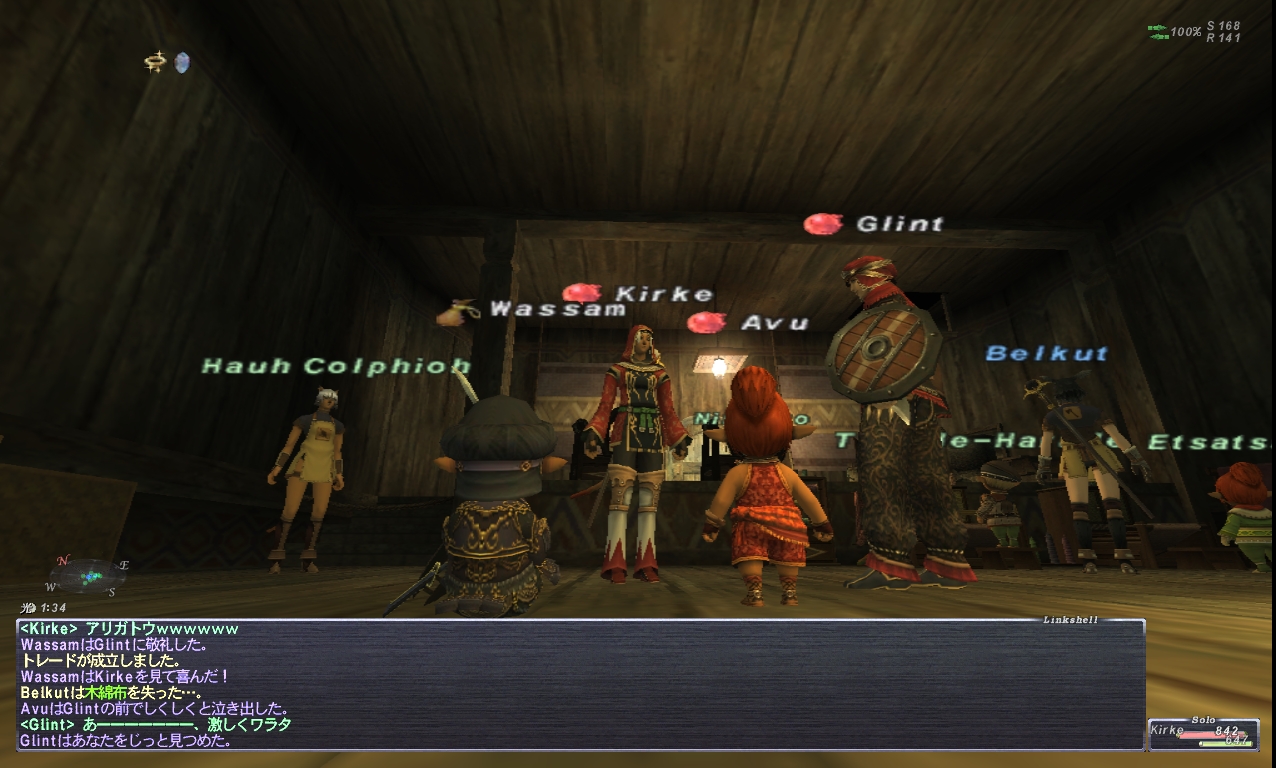Target the Belkut name label

tap(1046, 353)
